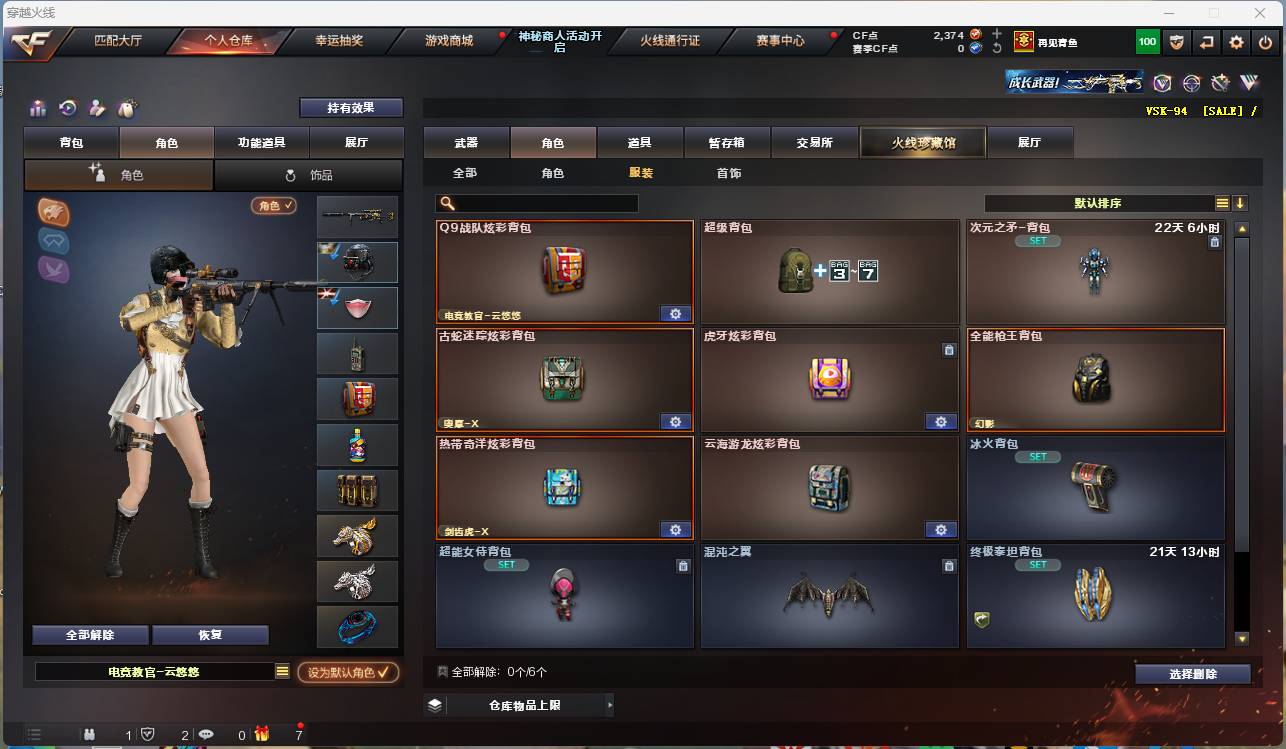
Task: Click the settings gear at top right
Action: [x=1237, y=41]
